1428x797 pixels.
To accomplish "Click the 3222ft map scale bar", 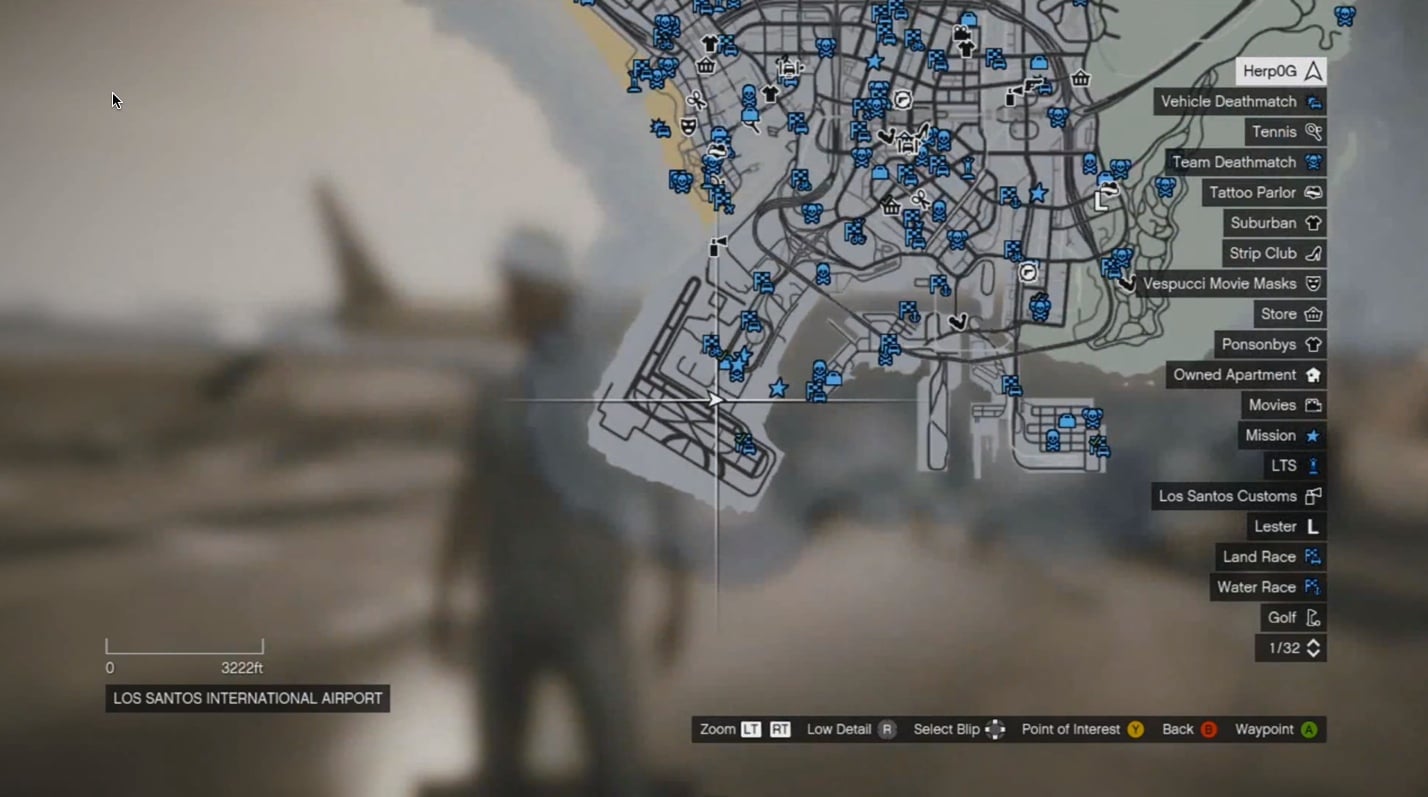I will 184,646.
